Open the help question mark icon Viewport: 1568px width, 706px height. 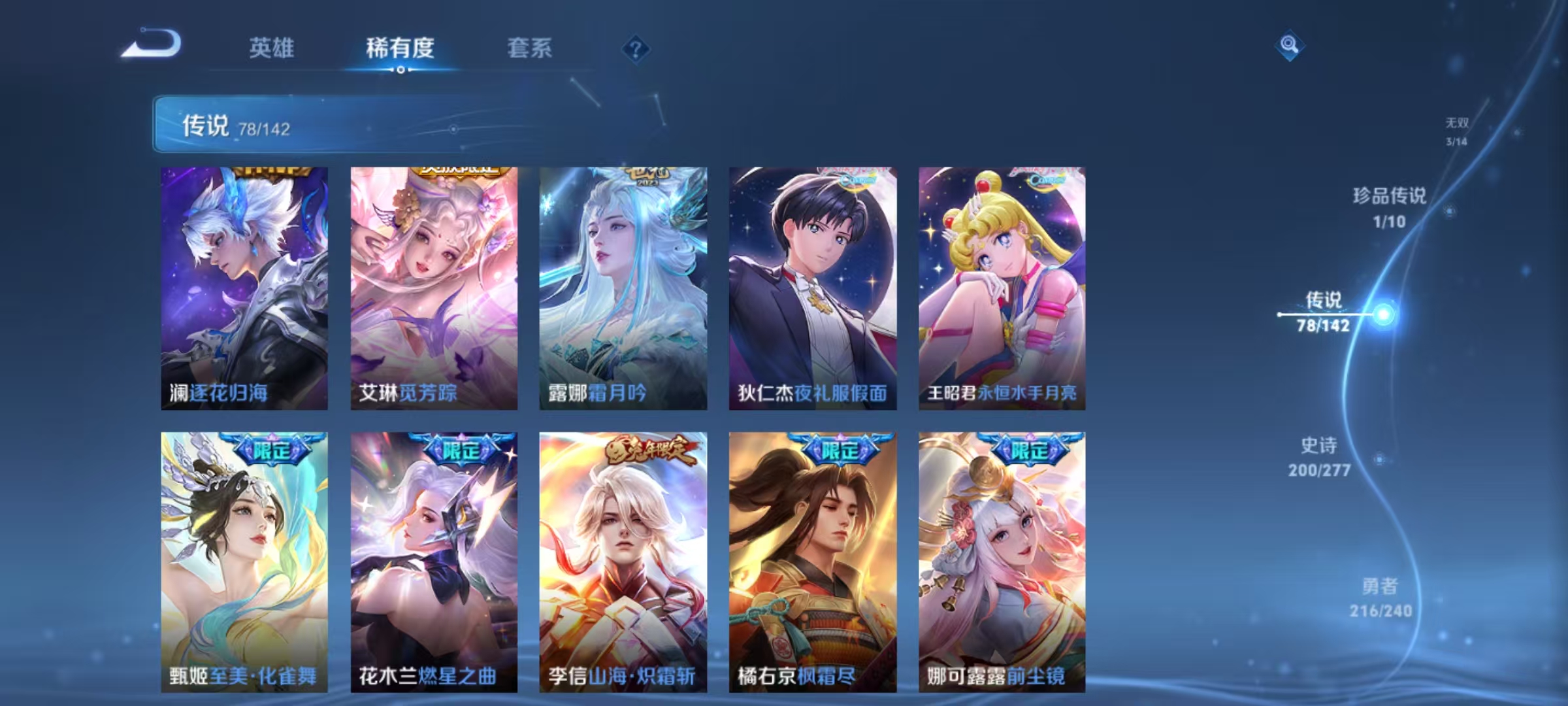click(x=636, y=48)
